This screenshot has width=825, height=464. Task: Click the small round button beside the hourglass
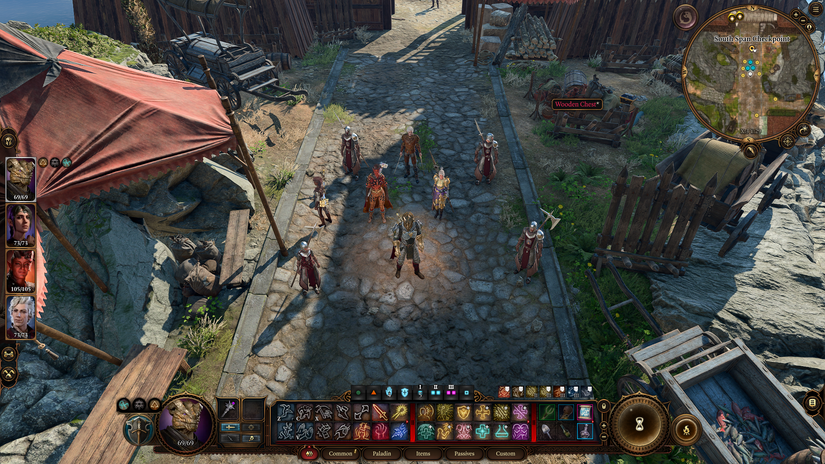click(686, 430)
